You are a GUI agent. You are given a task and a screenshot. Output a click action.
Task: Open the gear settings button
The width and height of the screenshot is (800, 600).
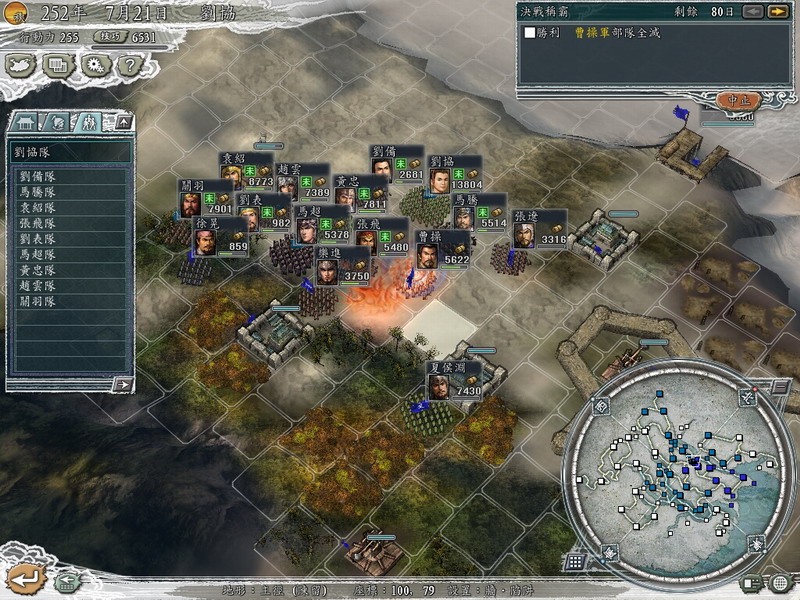point(93,65)
